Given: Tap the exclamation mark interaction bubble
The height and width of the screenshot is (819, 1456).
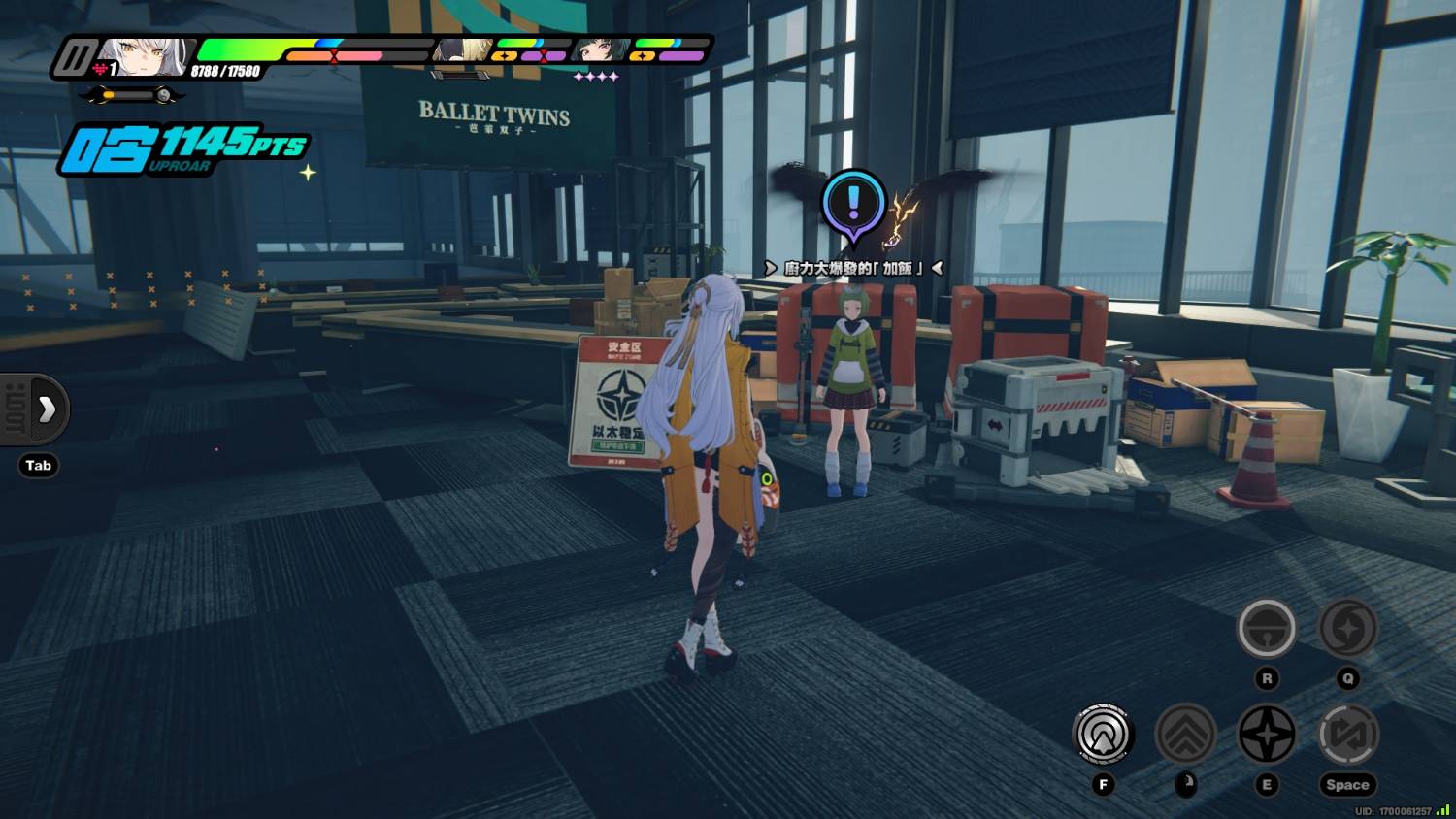Looking at the screenshot, I should tap(853, 204).
